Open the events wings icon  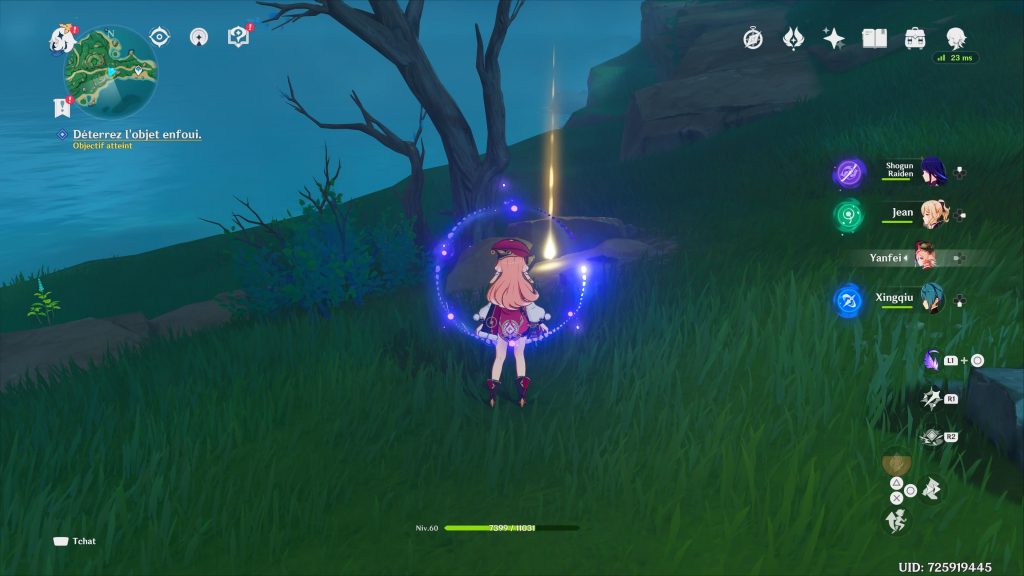[793, 39]
